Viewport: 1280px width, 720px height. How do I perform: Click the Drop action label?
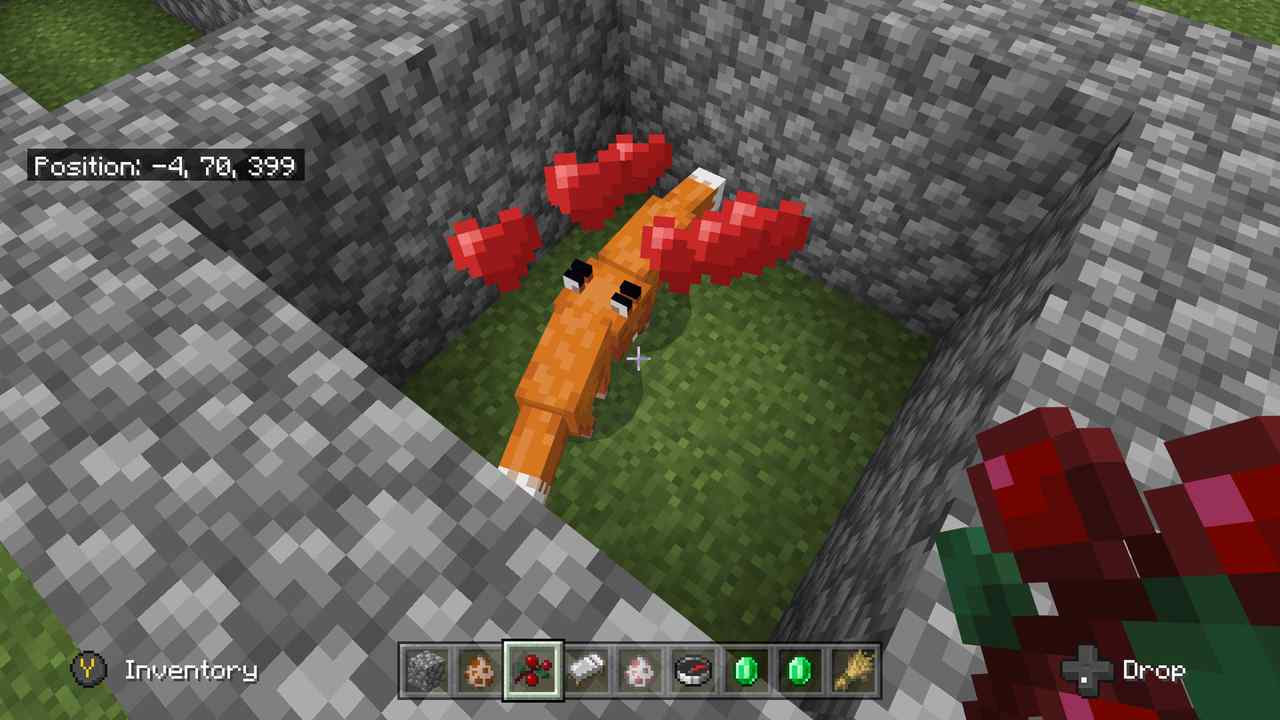(x=1155, y=671)
